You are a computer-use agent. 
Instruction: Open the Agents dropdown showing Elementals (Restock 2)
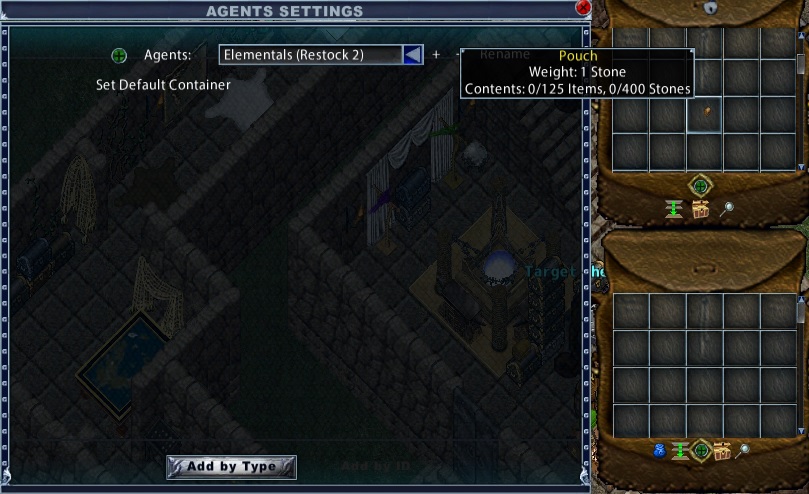[x=412, y=55]
